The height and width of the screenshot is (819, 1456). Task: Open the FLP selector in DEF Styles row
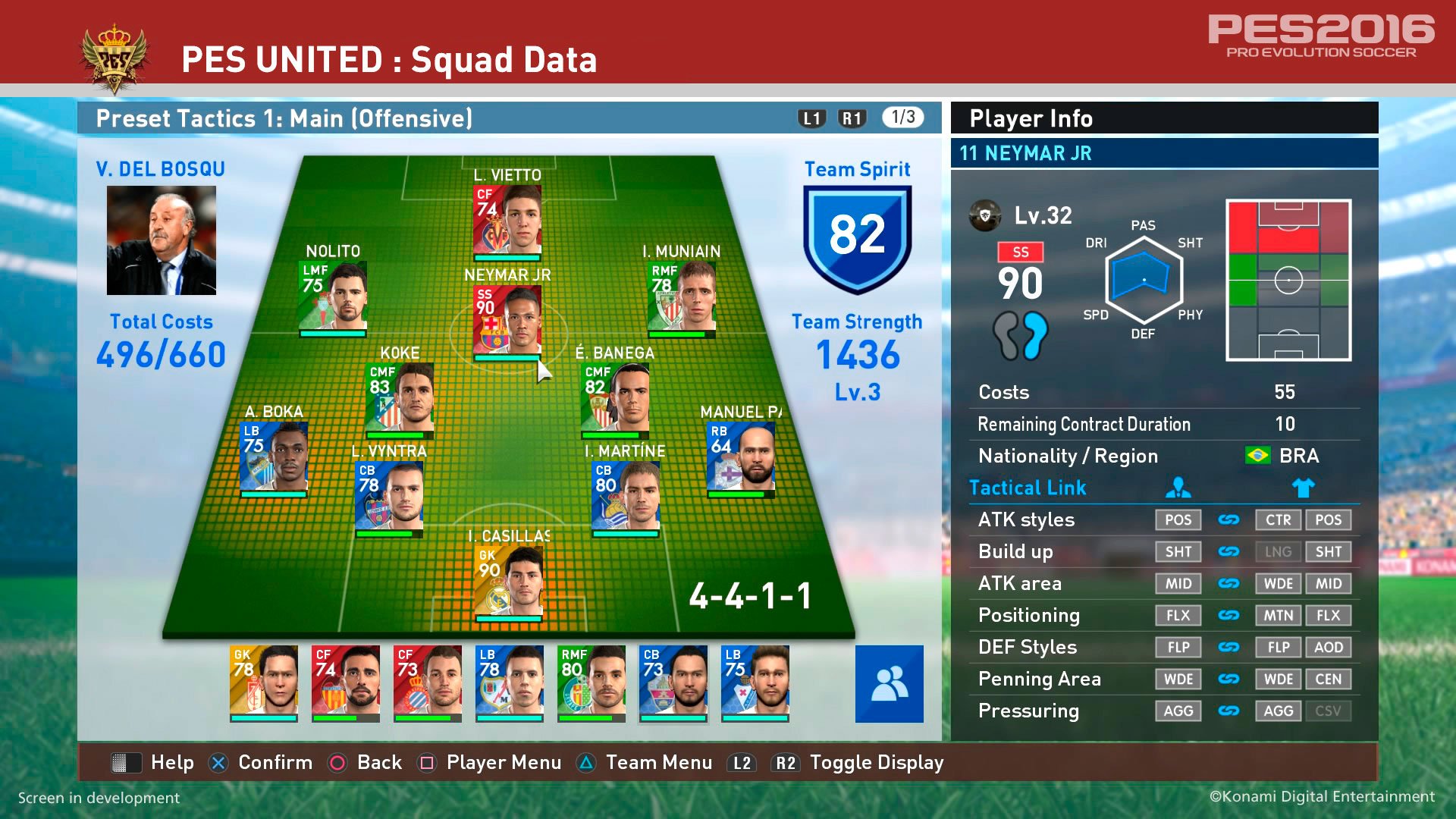pos(1178,648)
